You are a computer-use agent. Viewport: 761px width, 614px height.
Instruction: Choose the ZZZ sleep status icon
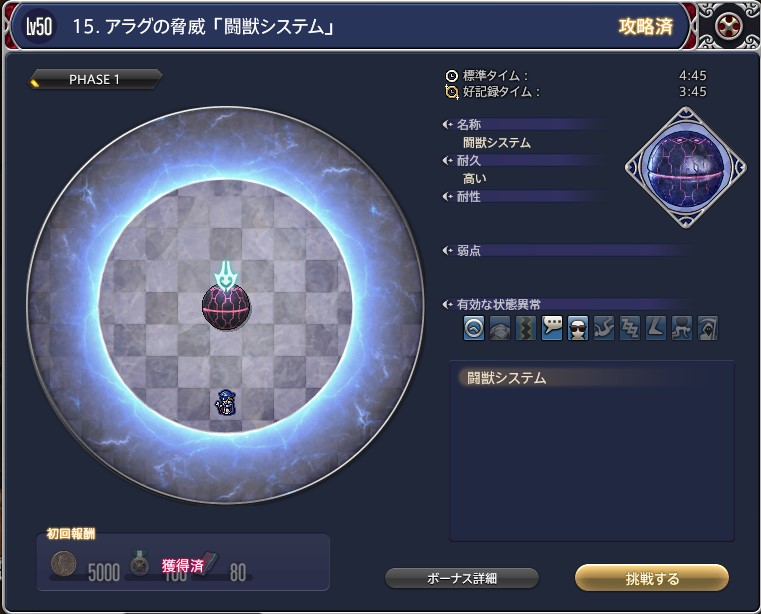click(630, 327)
